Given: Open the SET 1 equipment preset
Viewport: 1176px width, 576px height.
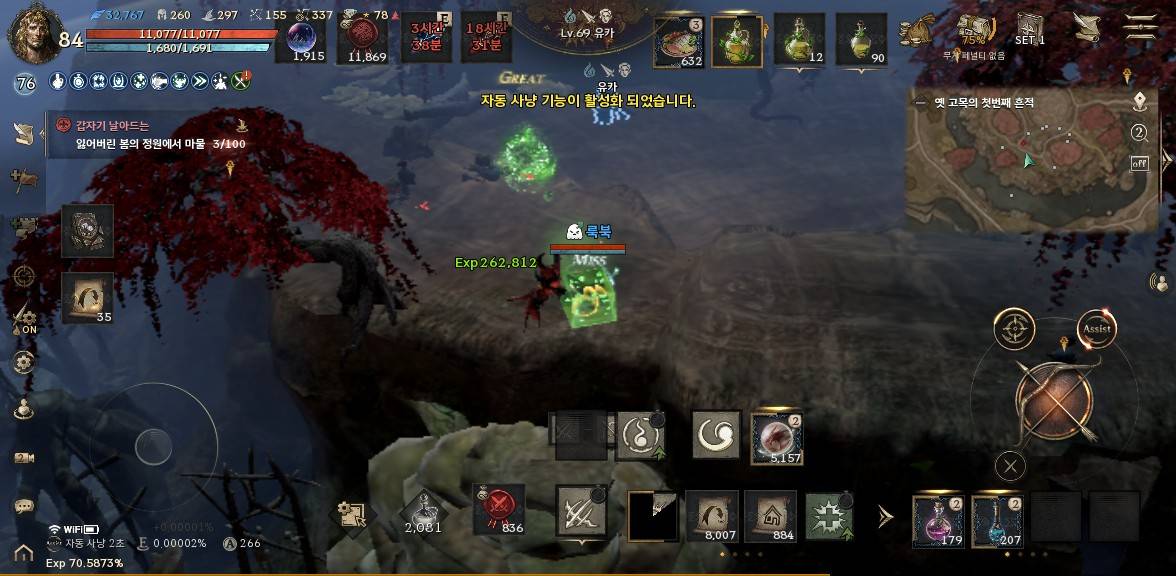Looking at the screenshot, I should 1030,28.
